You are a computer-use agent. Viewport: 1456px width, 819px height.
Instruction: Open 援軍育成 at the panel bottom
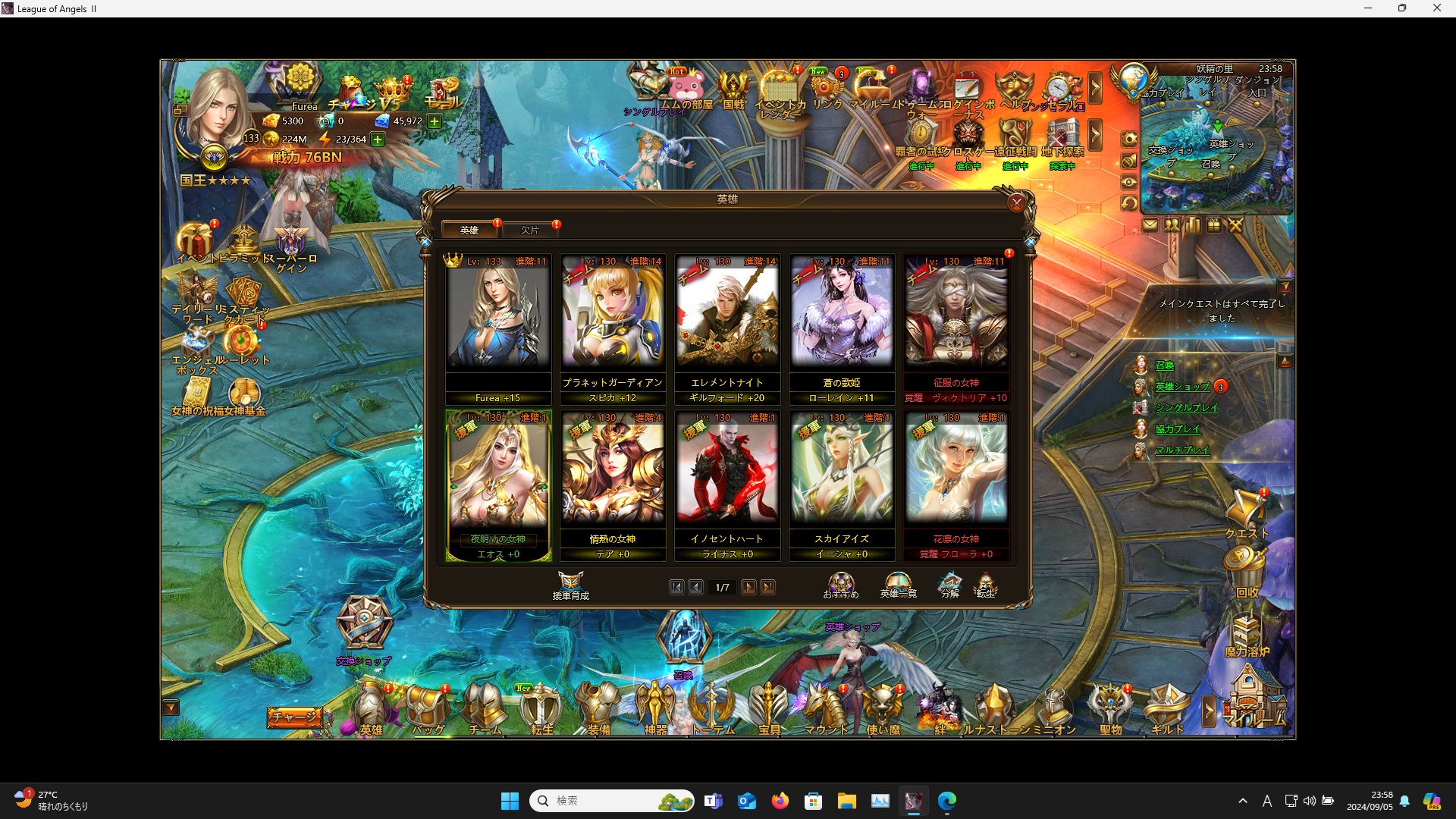(570, 585)
